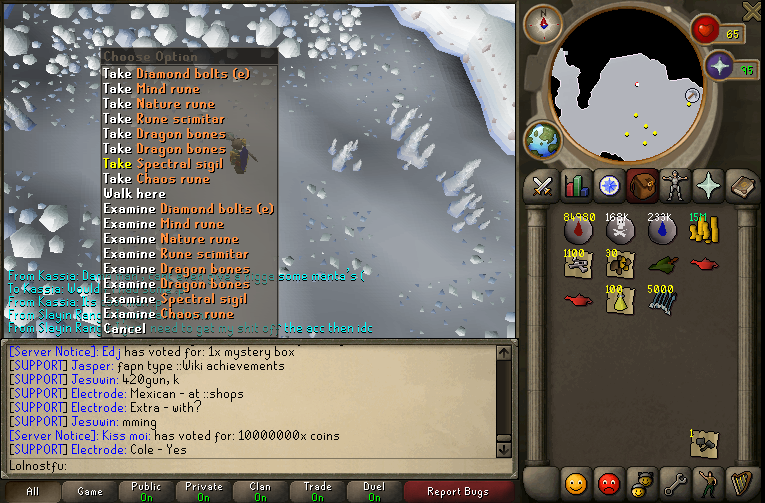
Task: Cancel the Choose Option menu
Action: (124, 329)
